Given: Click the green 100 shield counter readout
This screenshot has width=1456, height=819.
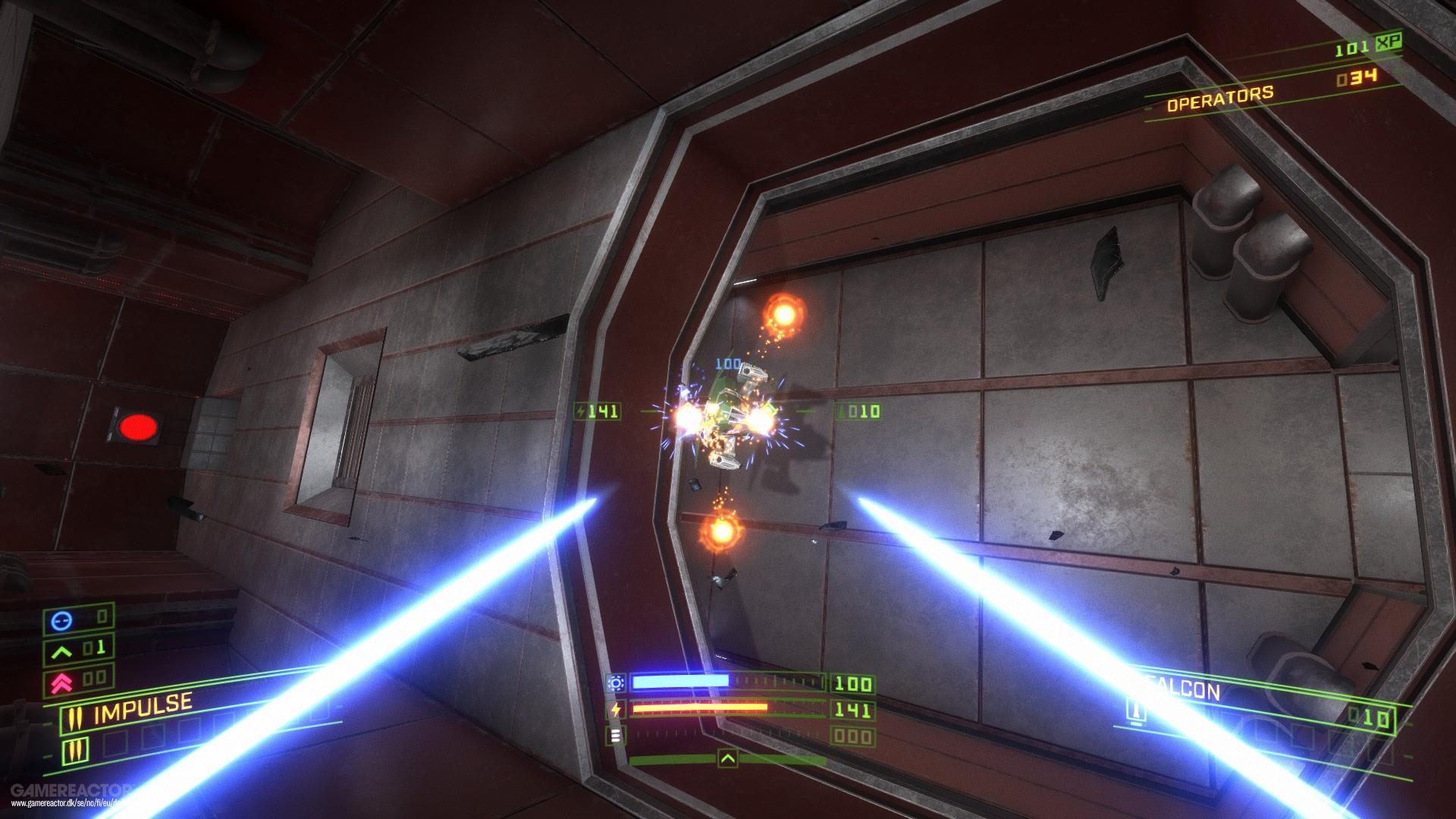Looking at the screenshot, I should tap(853, 682).
